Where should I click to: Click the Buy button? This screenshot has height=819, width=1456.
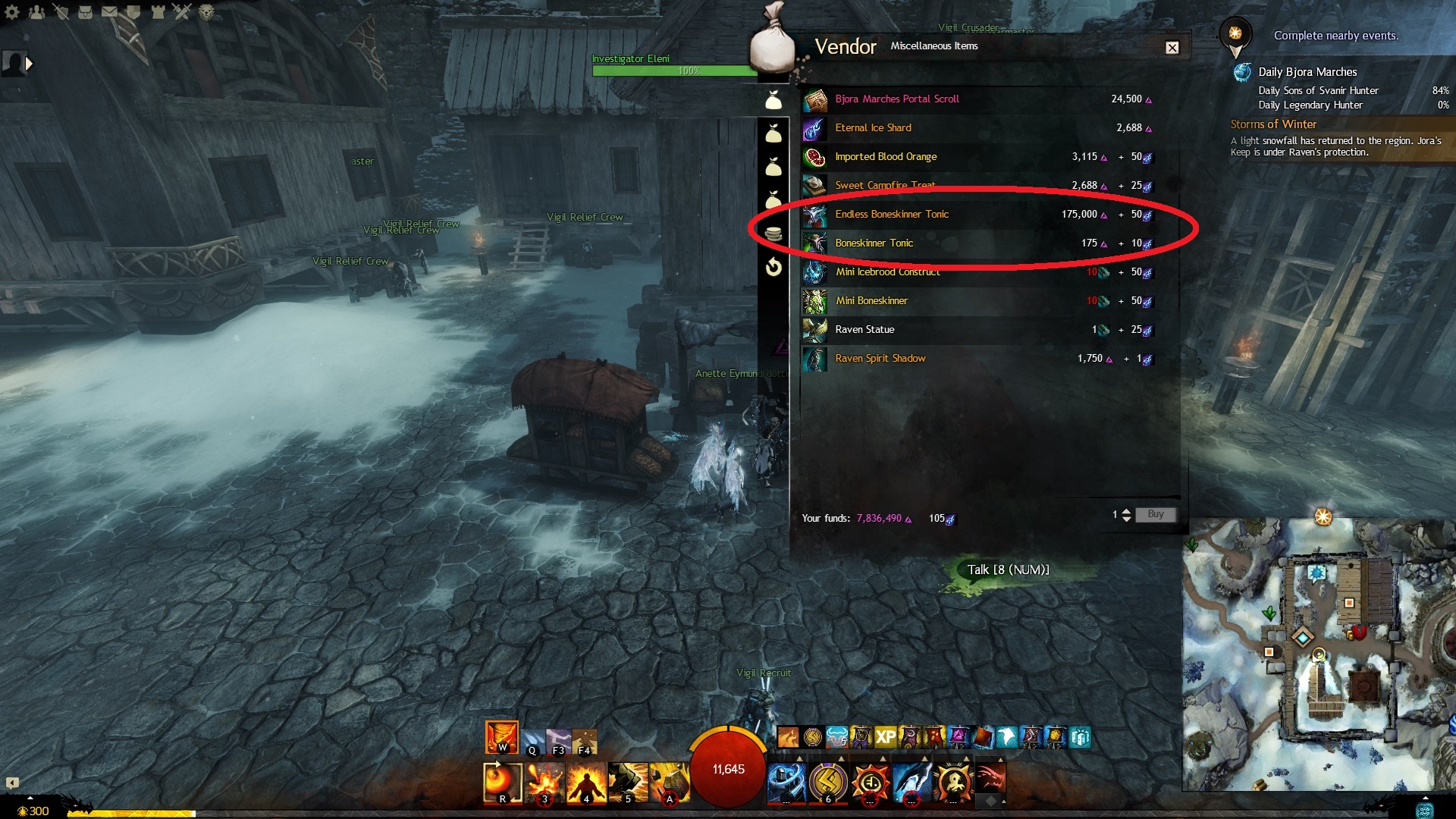pos(1155,514)
